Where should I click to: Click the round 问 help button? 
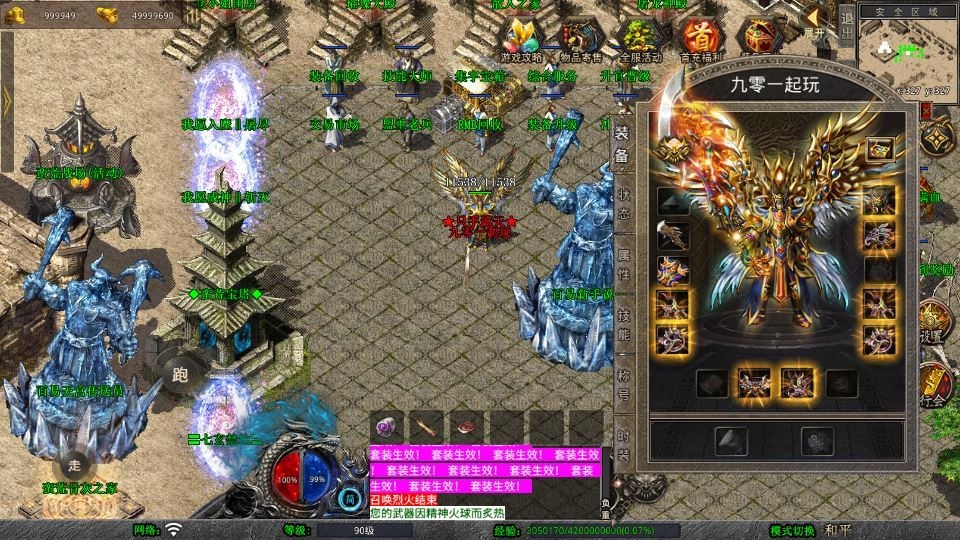[349, 497]
